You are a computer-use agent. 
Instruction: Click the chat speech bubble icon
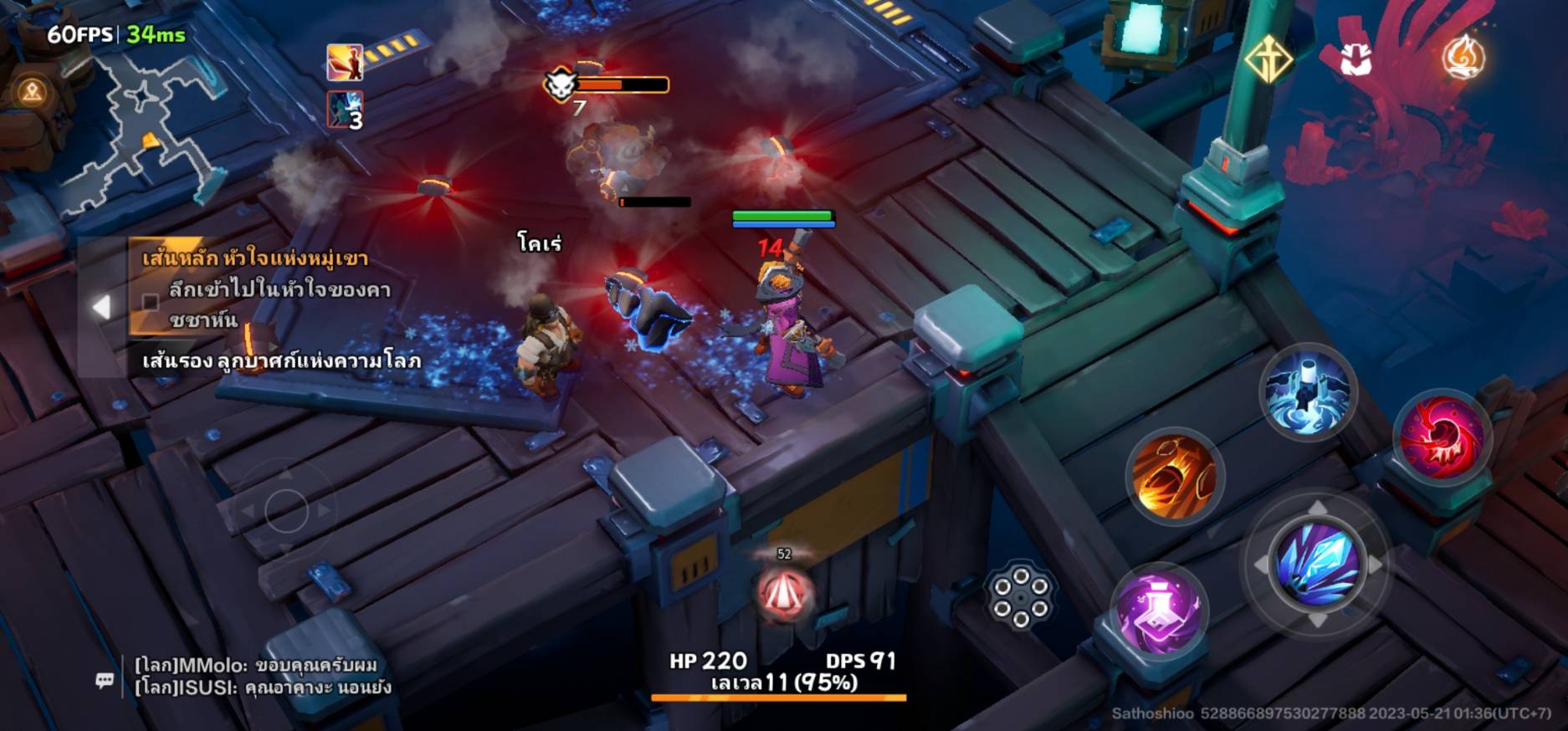pyautogui.click(x=105, y=680)
